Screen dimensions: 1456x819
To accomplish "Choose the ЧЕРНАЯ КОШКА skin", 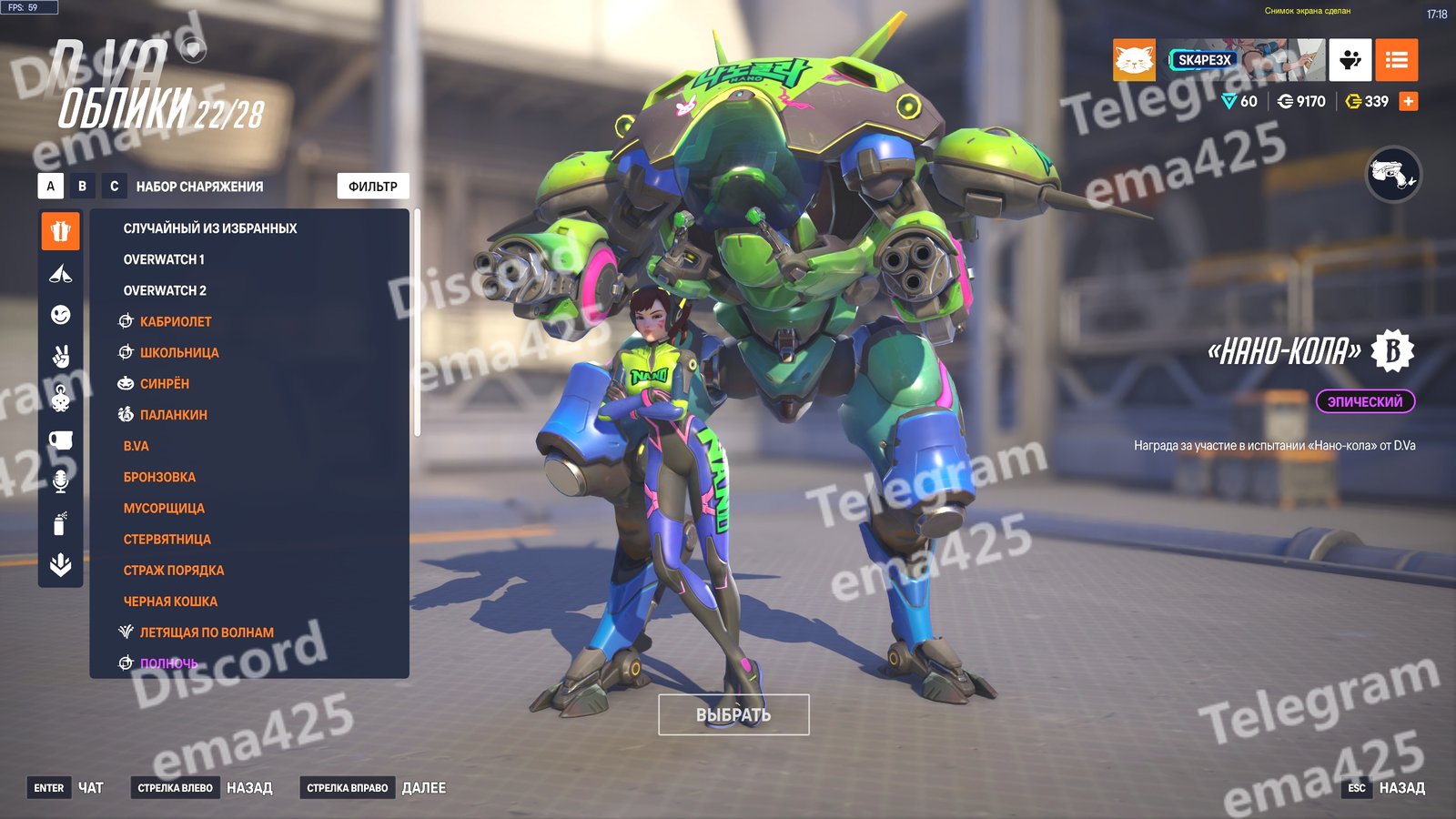I will 170,602.
